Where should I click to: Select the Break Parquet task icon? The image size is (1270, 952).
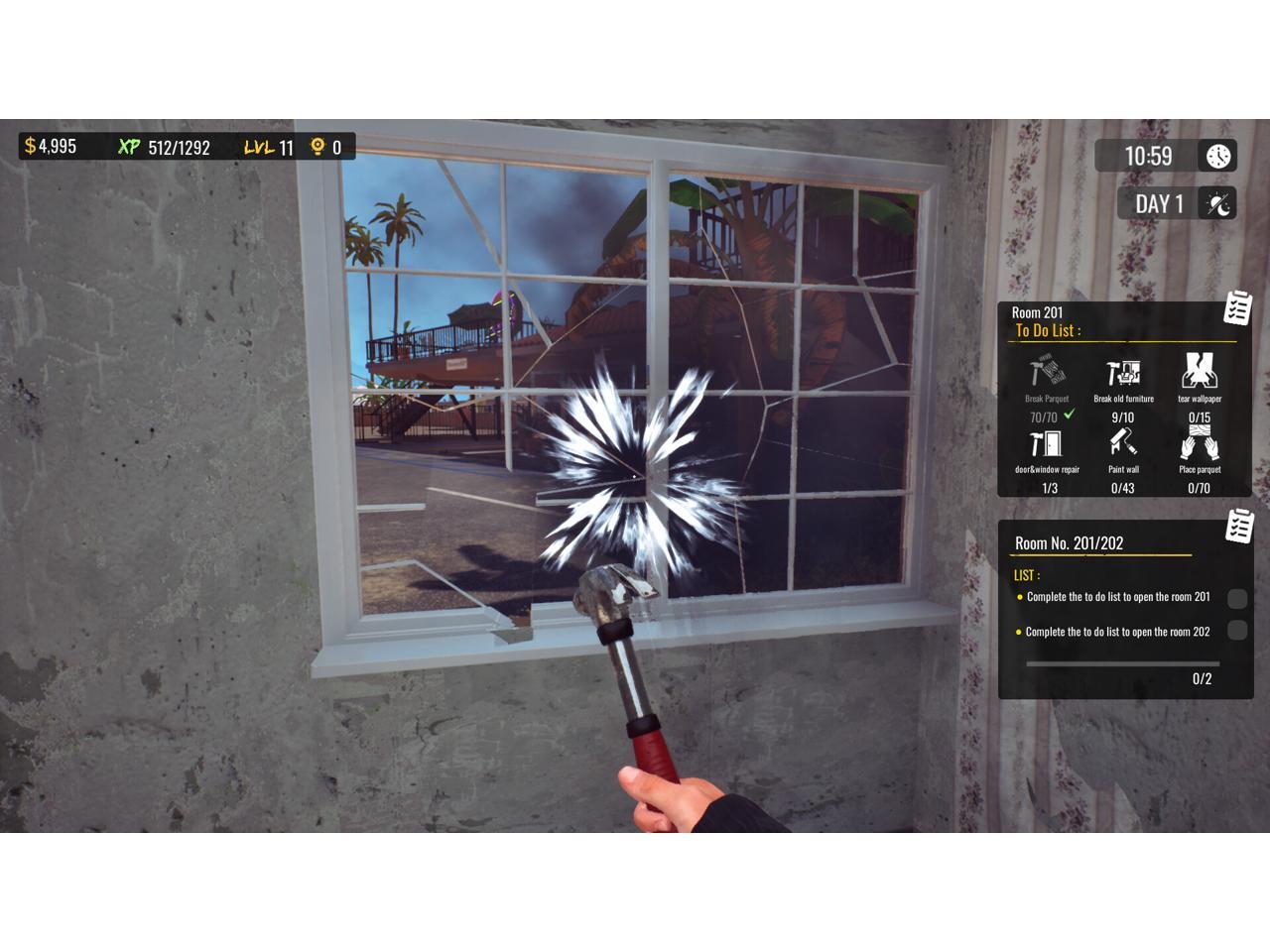click(x=1047, y=373)
